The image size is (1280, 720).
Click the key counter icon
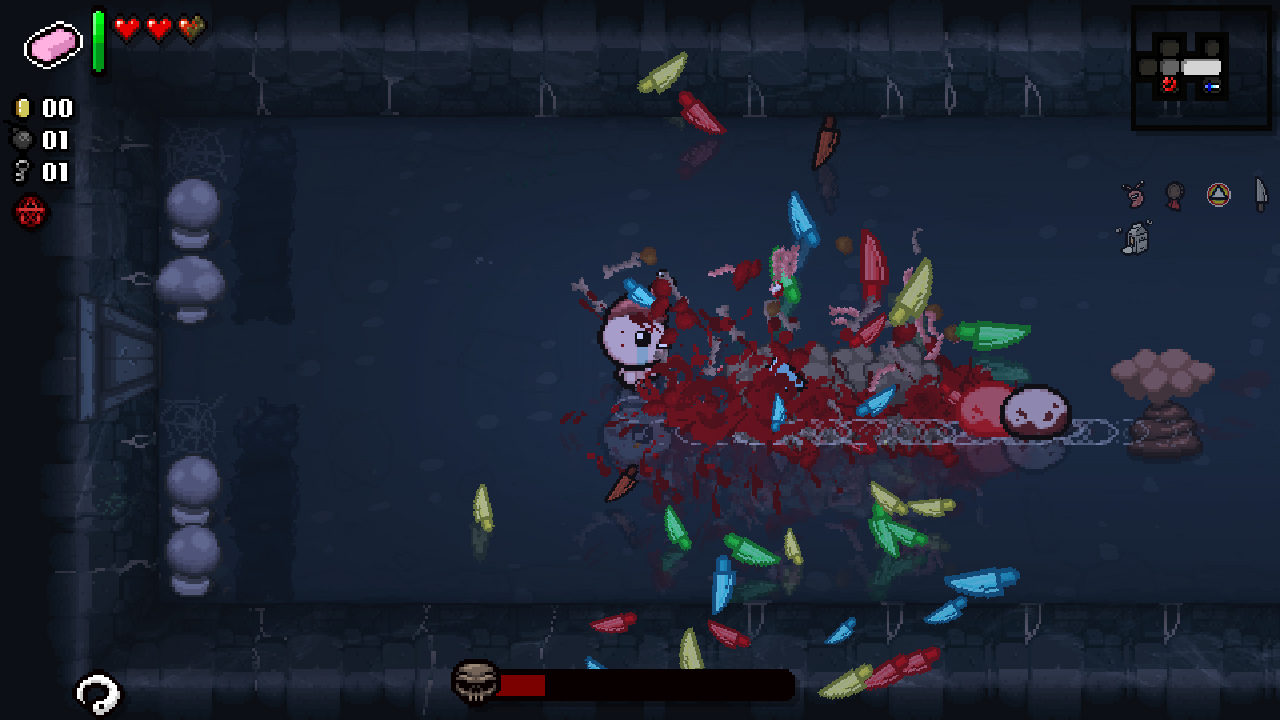(x=21, y=172)
